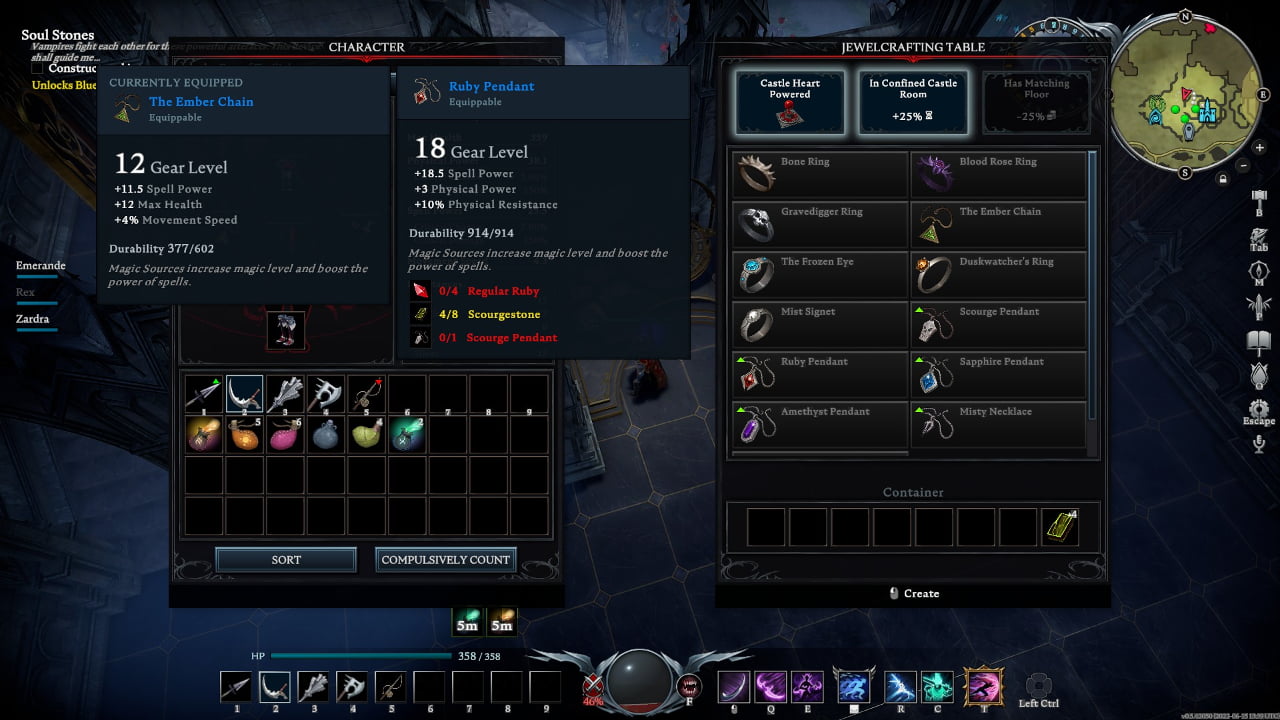The width and height of the screenshot is (1280, 720).
Task: Click the yellow item in the container
Action: [1060, 527]
